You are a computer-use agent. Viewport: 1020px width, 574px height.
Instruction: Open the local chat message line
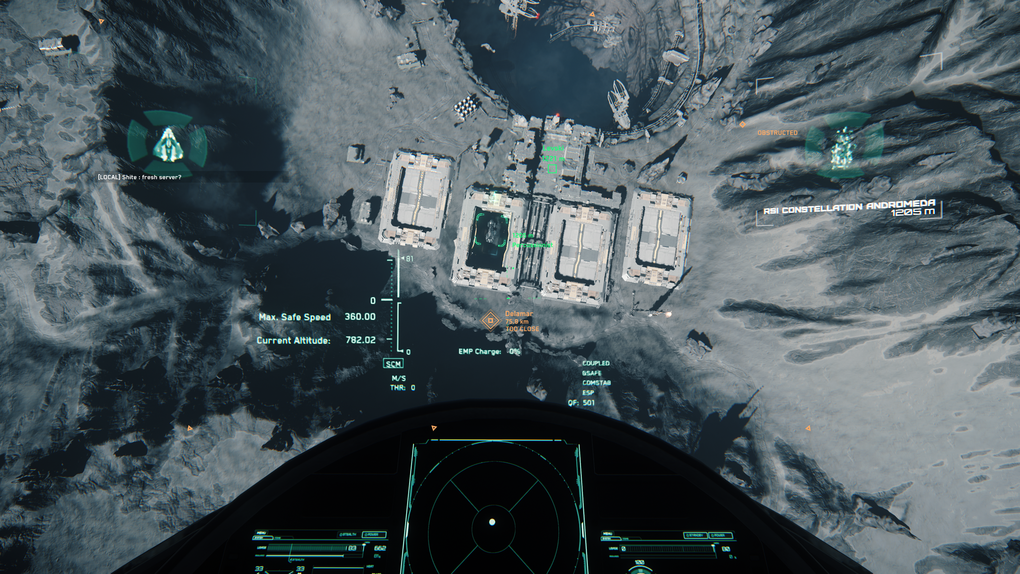[140, 177]
